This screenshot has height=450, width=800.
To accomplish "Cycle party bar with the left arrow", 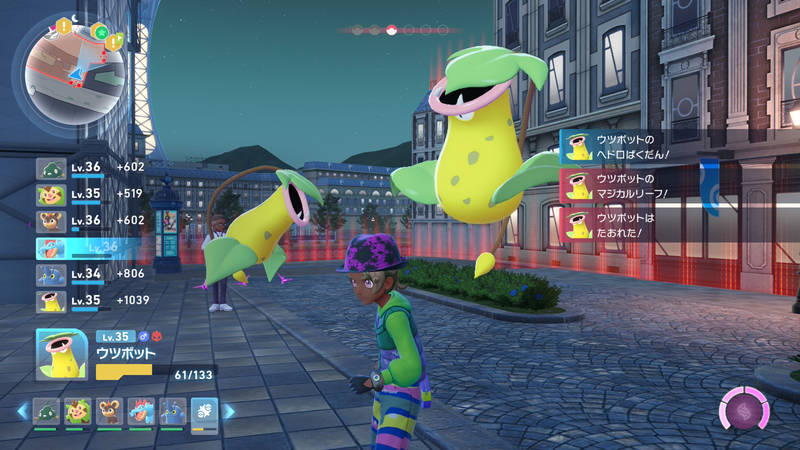I will pyautogui.click(x=21, y=411).
